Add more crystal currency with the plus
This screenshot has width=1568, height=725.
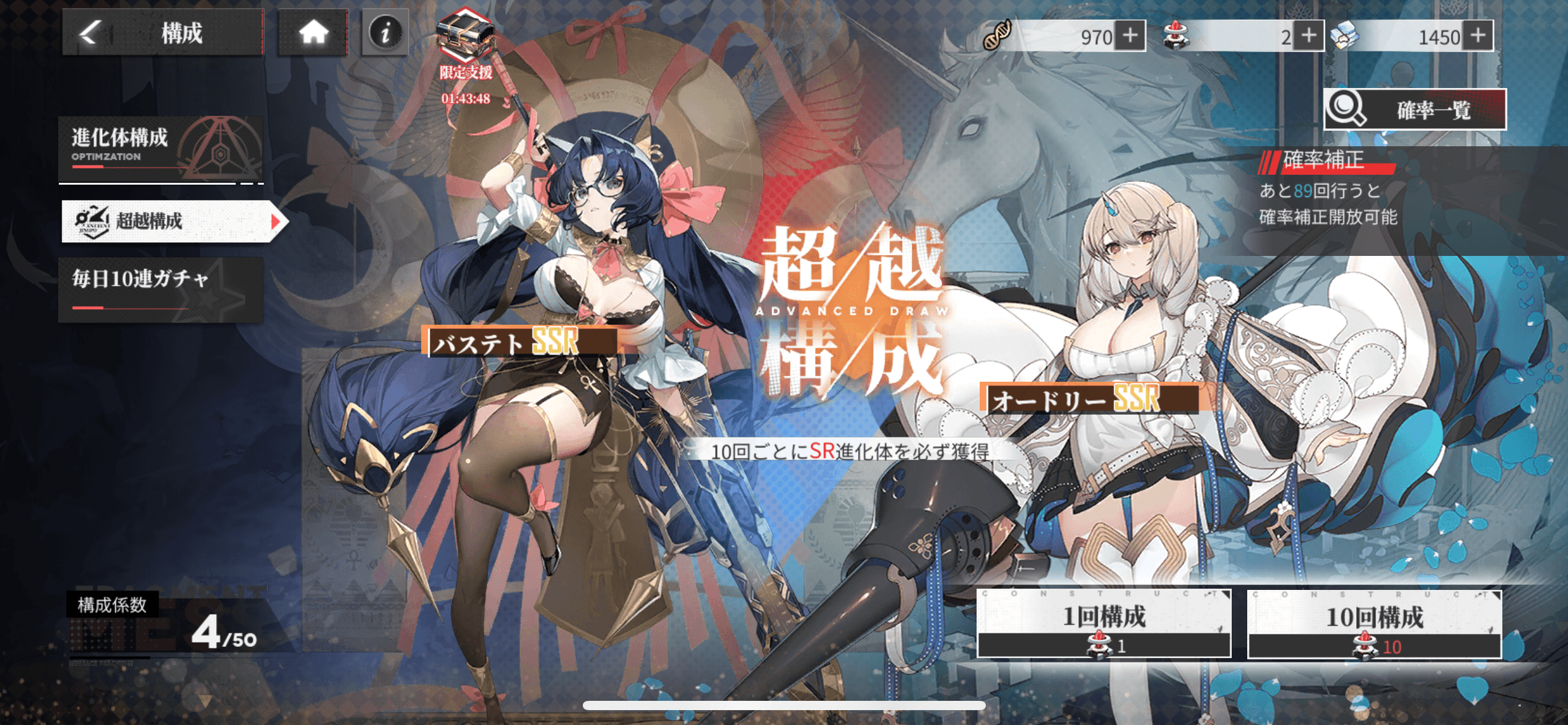coord(1478,36)
